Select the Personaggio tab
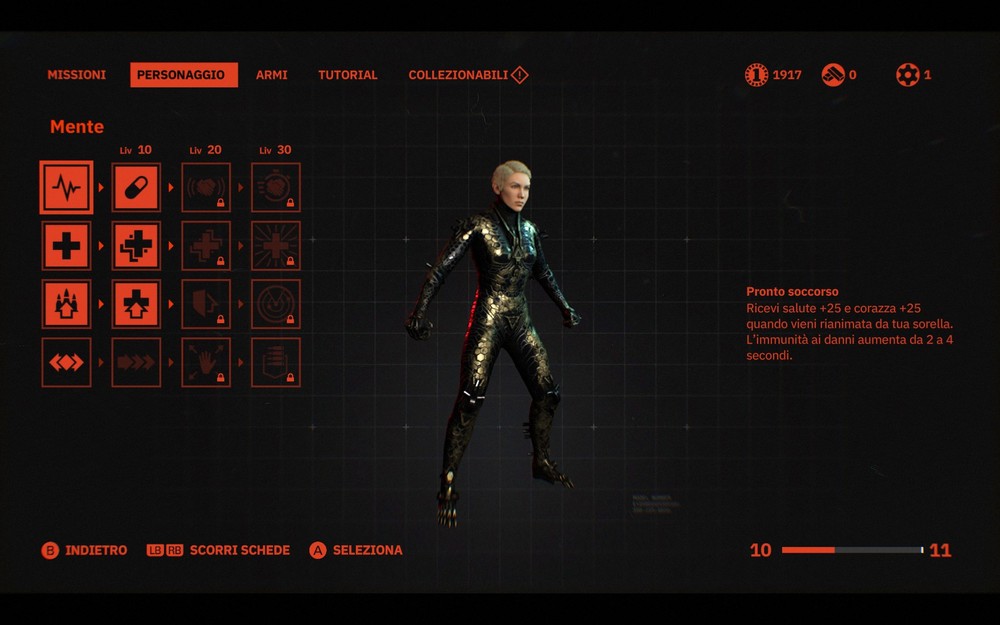 184,75
